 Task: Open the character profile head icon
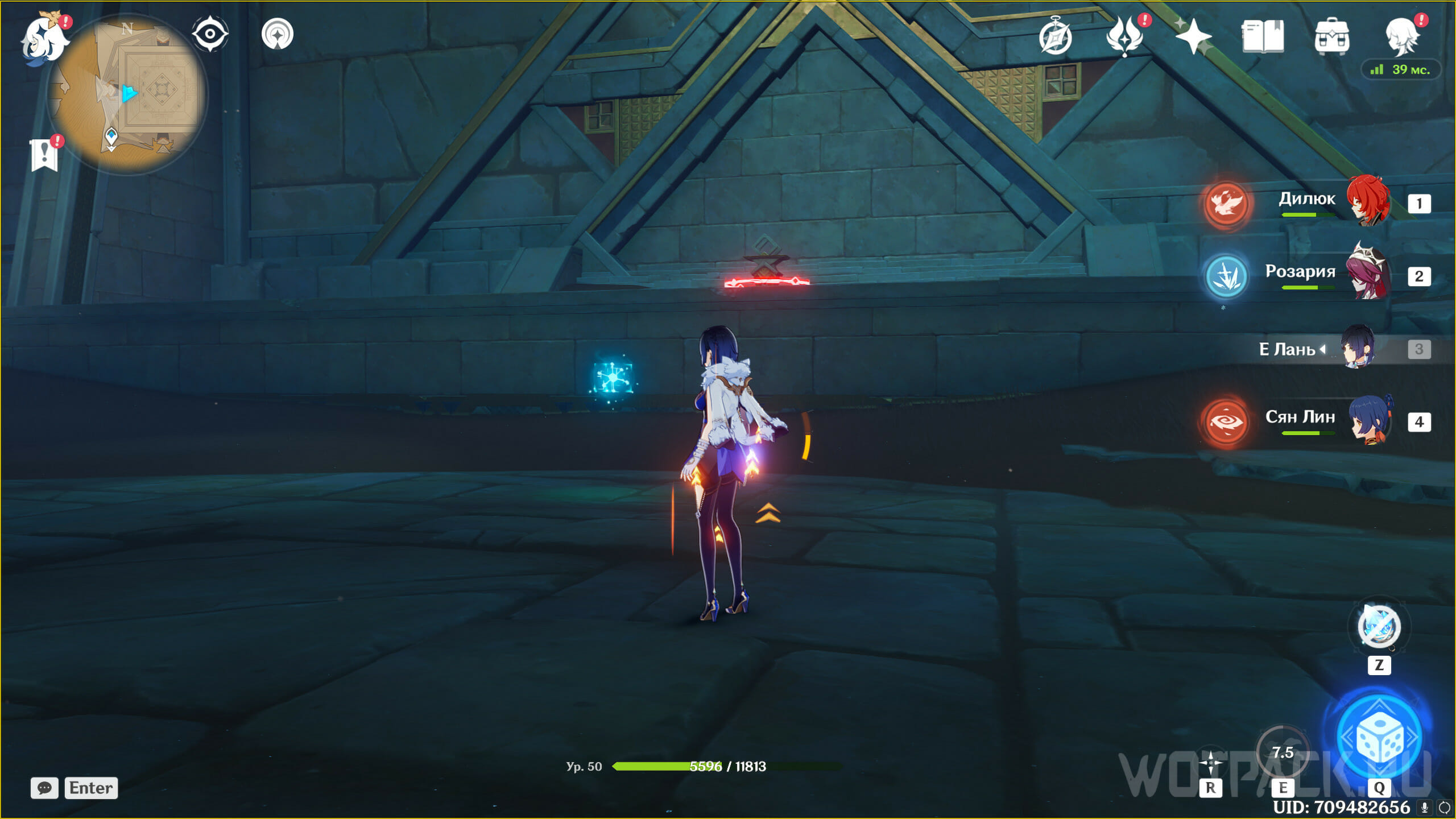pyautogui.click(x=1401, y=36)
